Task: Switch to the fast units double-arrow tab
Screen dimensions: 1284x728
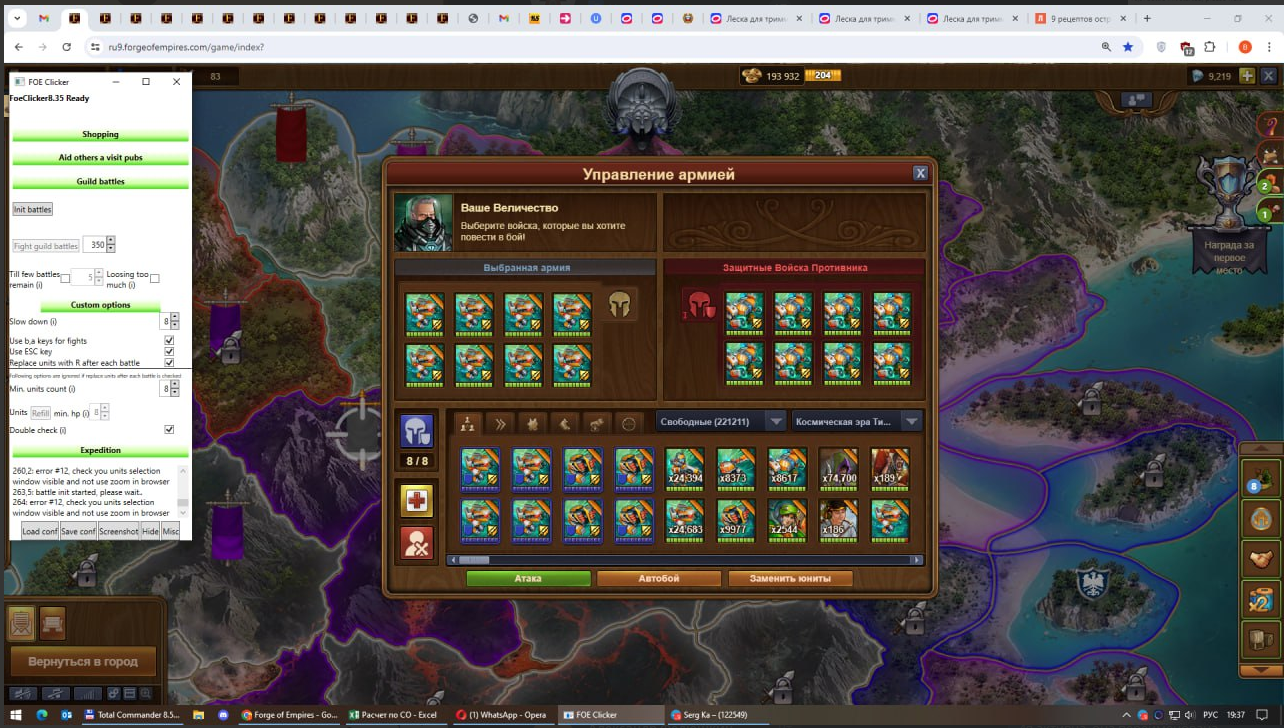Action: 501,423
